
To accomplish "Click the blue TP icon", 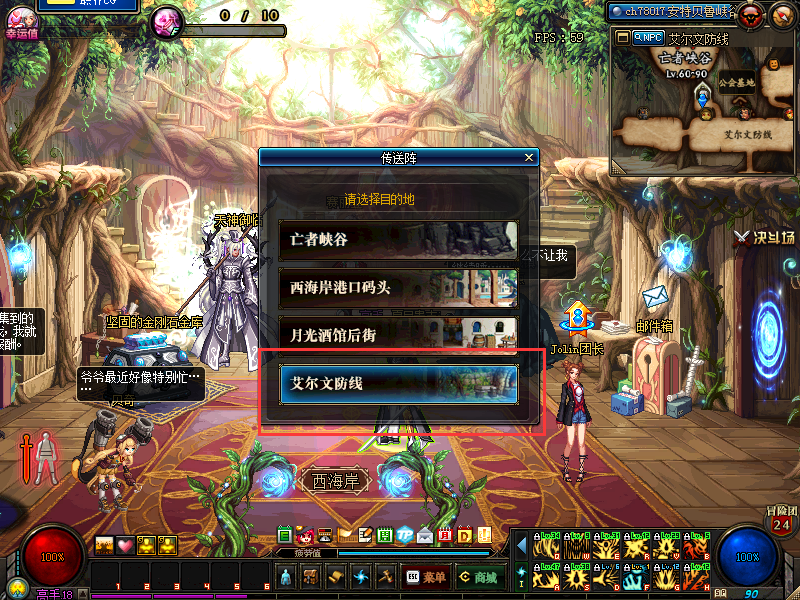I will [404, 535].
